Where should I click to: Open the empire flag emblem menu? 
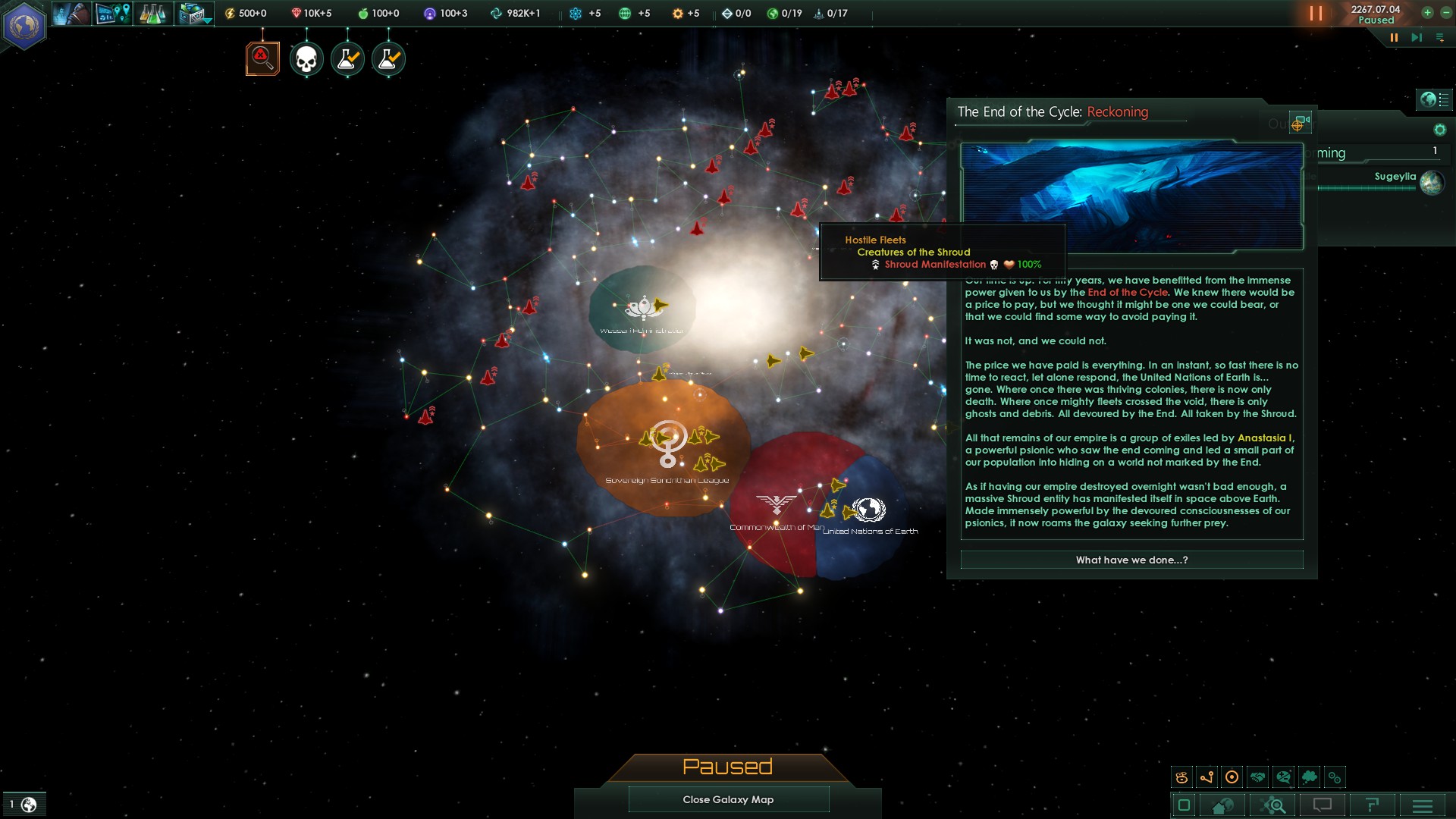pos(24,26)
